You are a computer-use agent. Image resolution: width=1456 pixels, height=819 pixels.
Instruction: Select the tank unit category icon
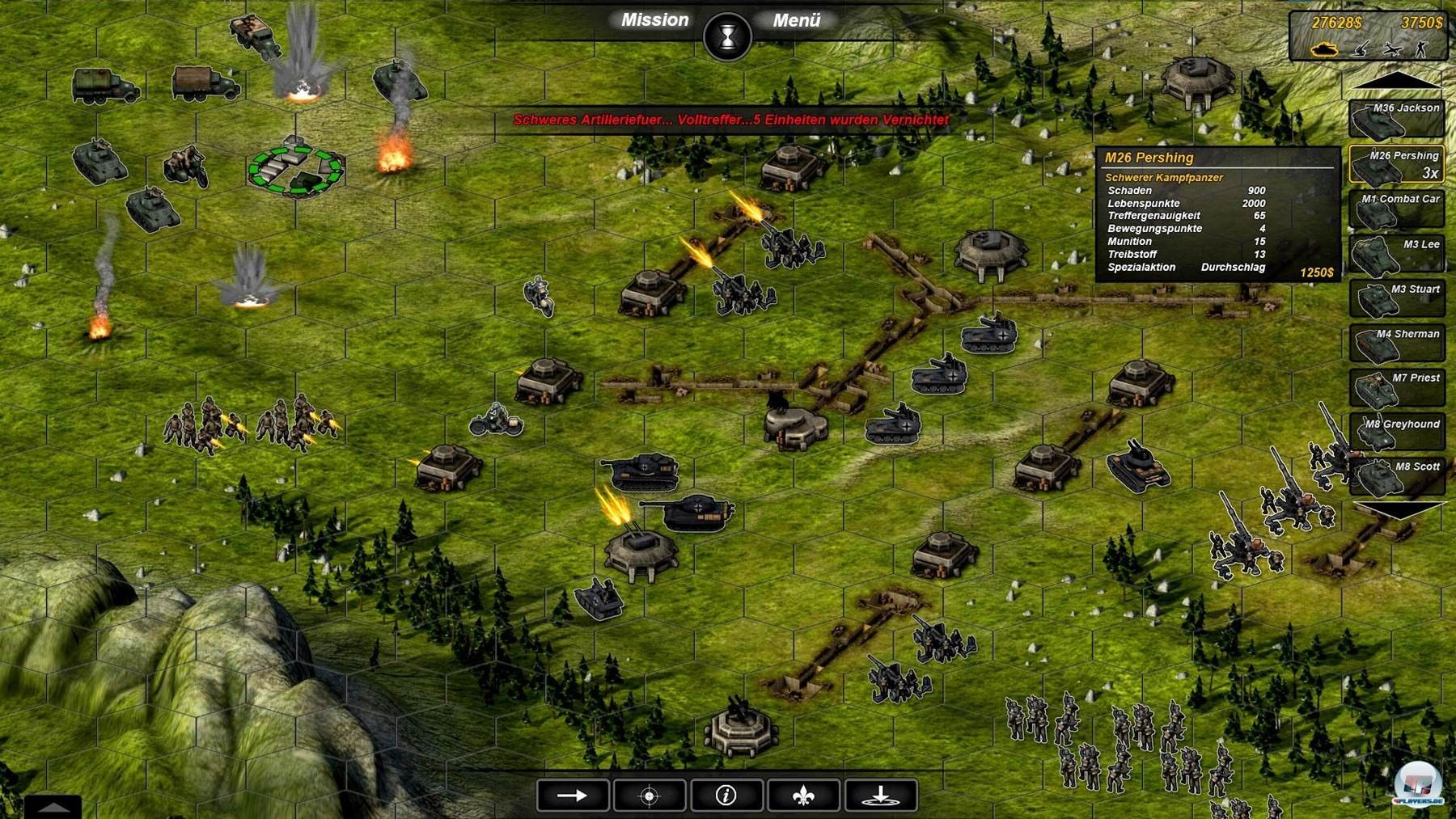pyautogui.click(x=1324, y=49)
